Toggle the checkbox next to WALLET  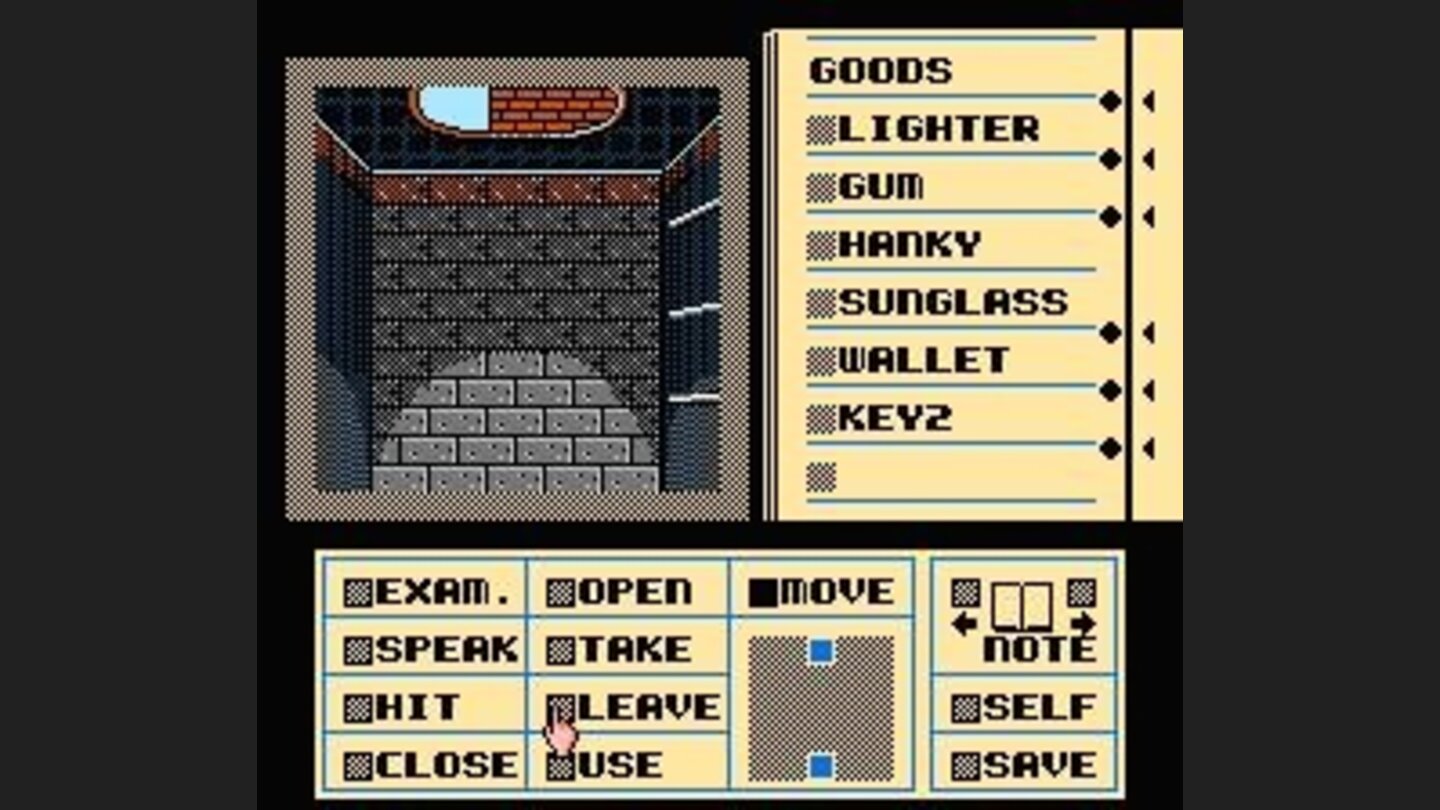pyautogui.click(x=822, y=359)
